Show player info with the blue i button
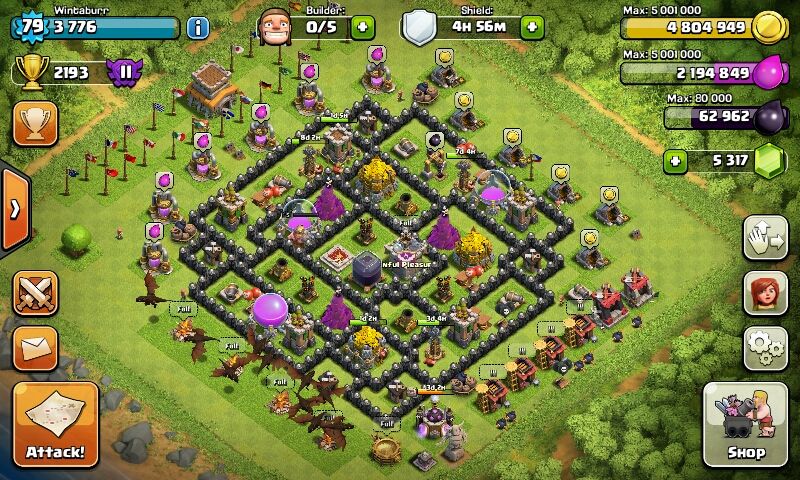This screenshot has width=800, height=480. [x=198, y=27]
